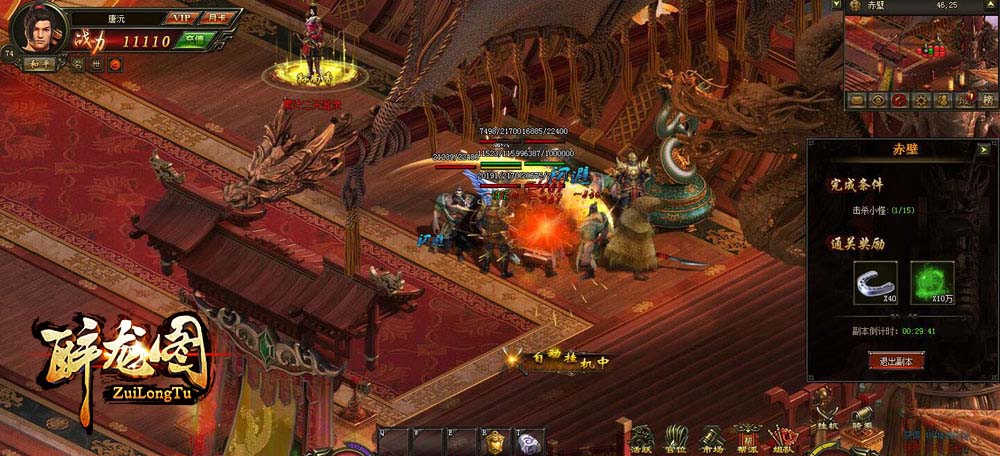
Task: Open the gear settings icon below minimap
Action: (x=920, y=100)
